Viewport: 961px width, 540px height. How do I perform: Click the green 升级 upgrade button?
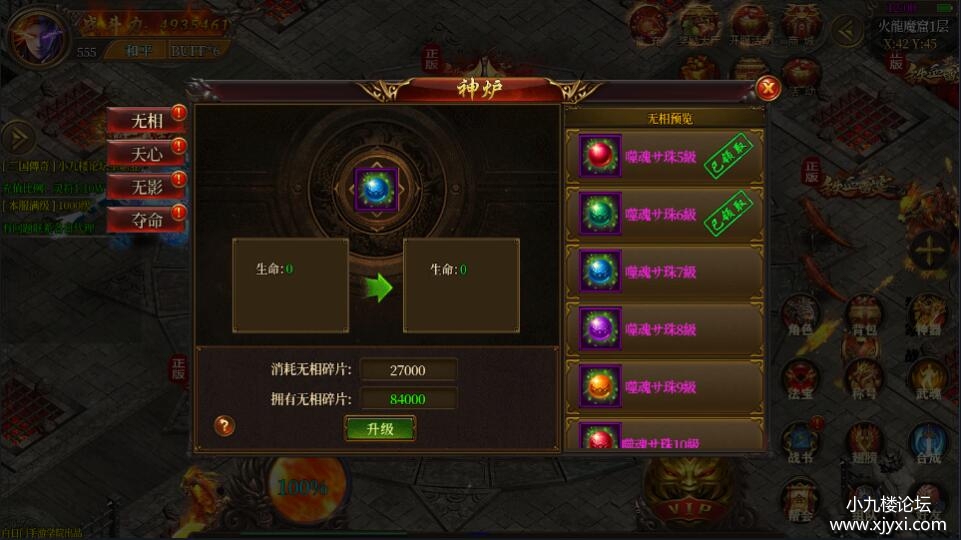(379, 428)
